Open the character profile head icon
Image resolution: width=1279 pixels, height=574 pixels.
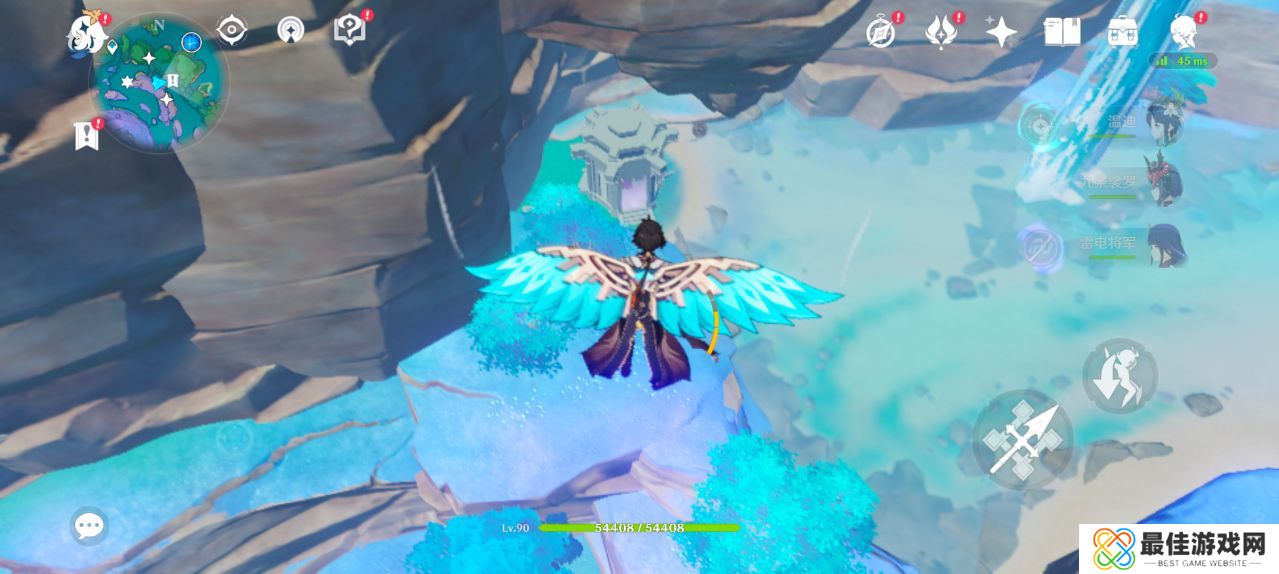(1184, 32)
